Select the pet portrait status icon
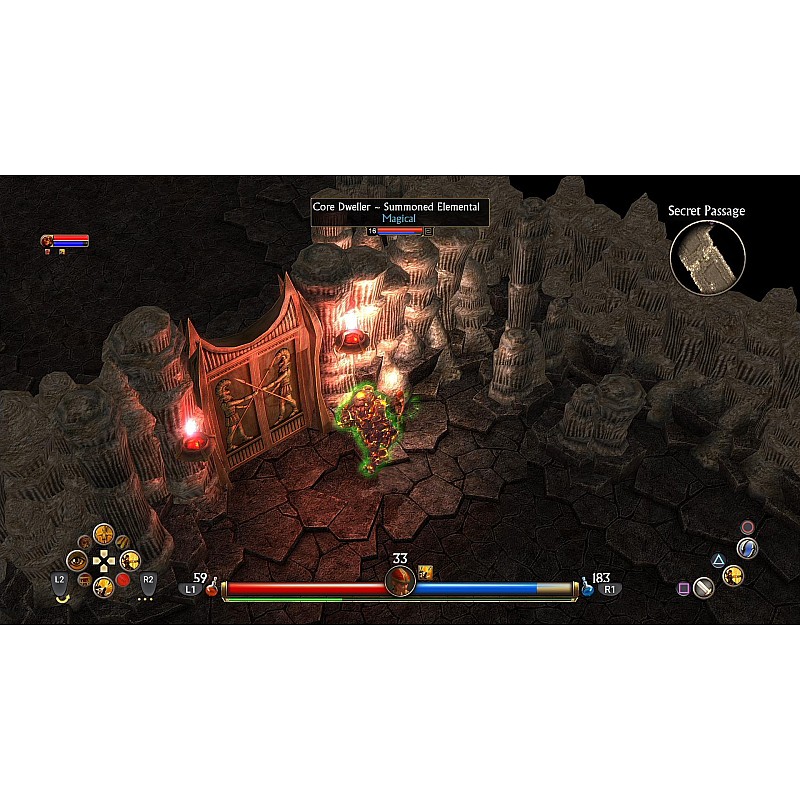This screenshot has height=800, width=800. pyautogui.click(x=46, y=241)
